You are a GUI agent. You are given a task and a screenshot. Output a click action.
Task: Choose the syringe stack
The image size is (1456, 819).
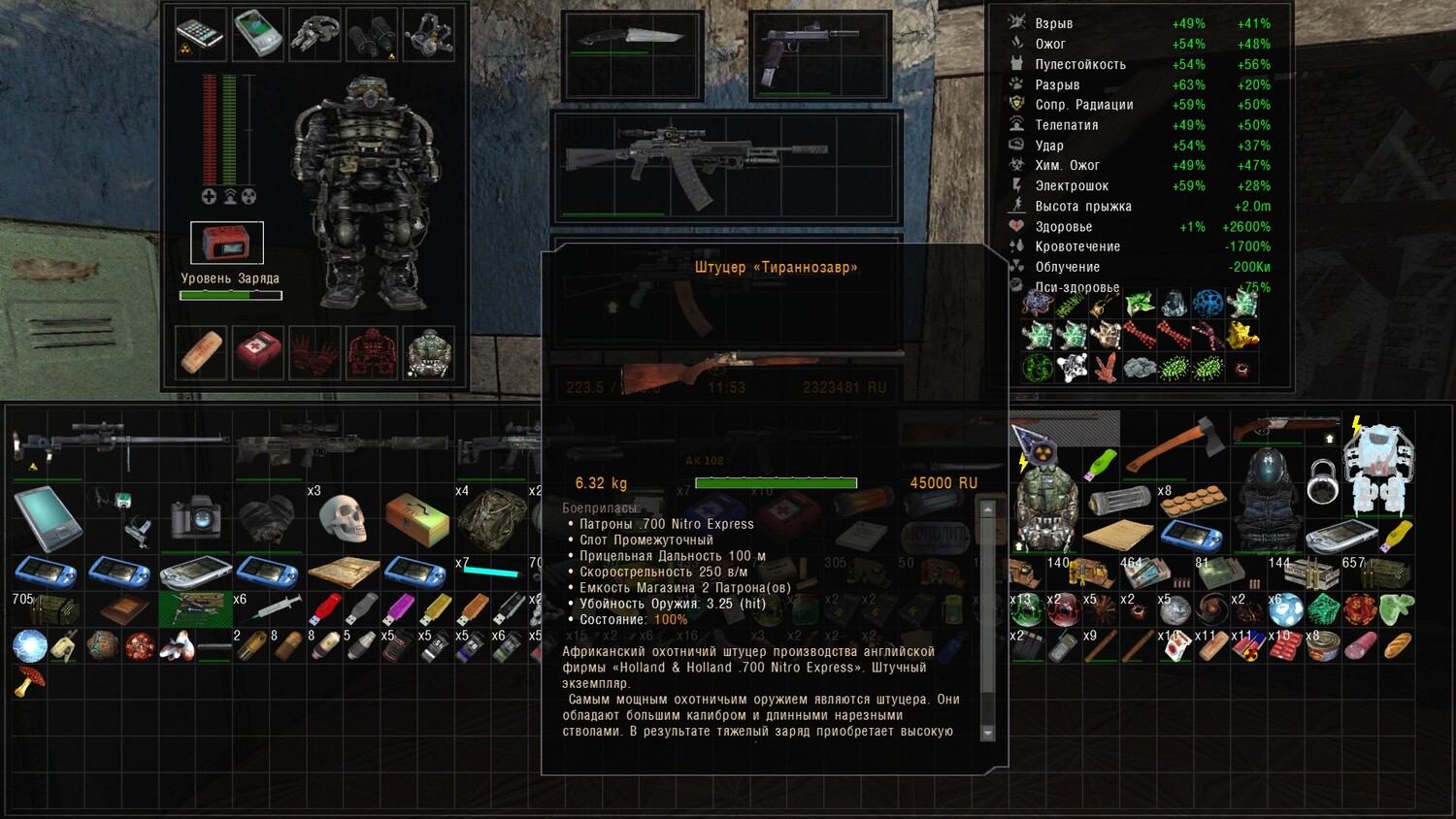pos(269,609)
